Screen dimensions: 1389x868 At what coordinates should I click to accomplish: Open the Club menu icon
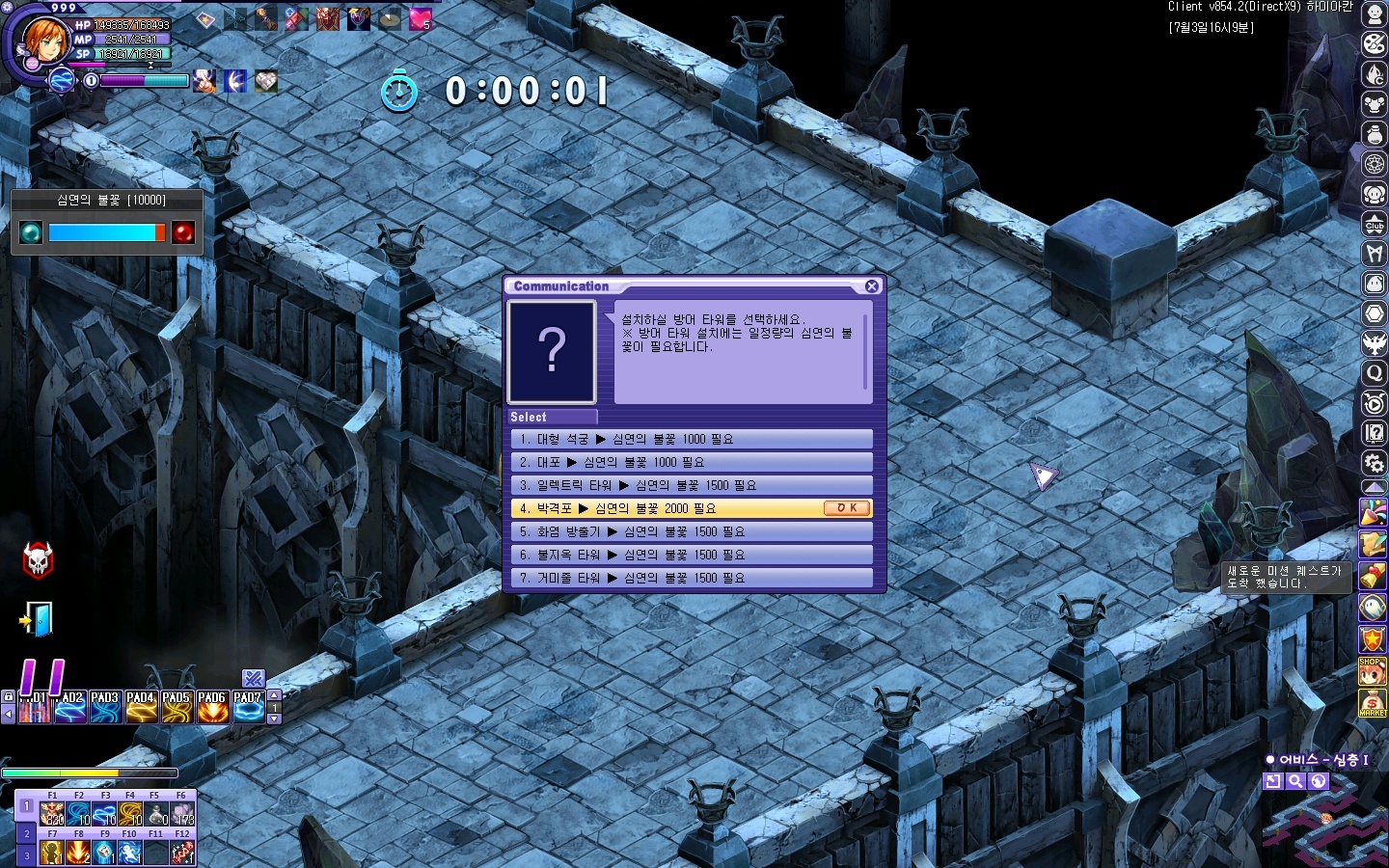1375,223
